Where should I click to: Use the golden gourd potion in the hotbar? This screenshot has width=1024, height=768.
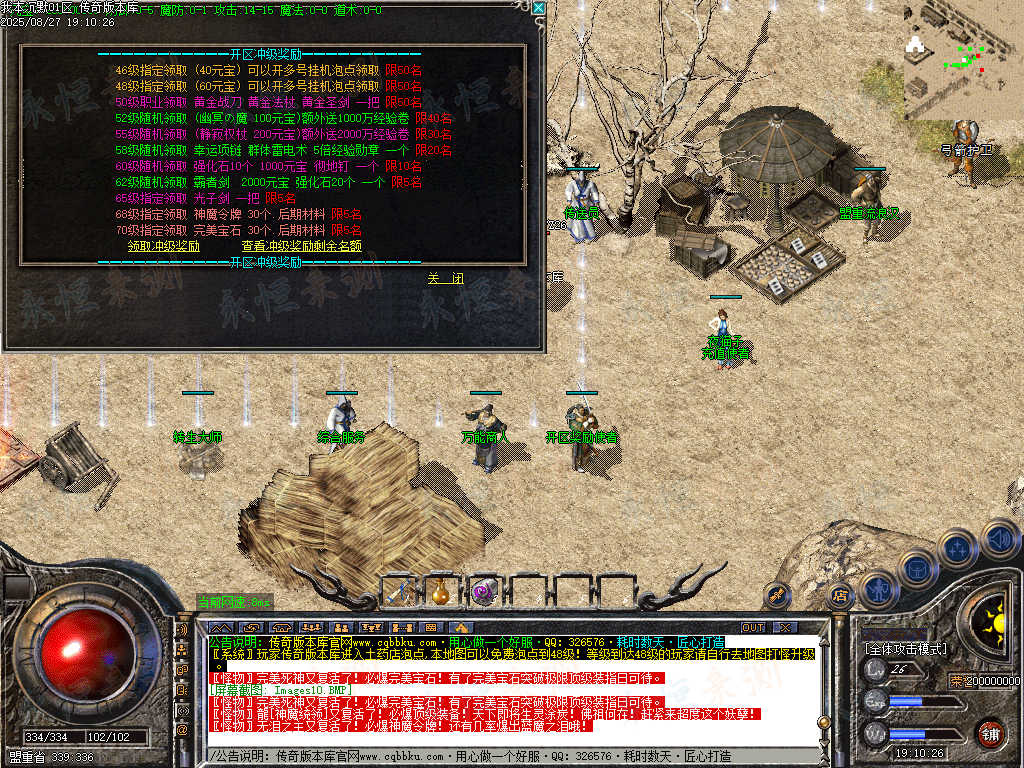pyautogui.click(x=440, y=591)
